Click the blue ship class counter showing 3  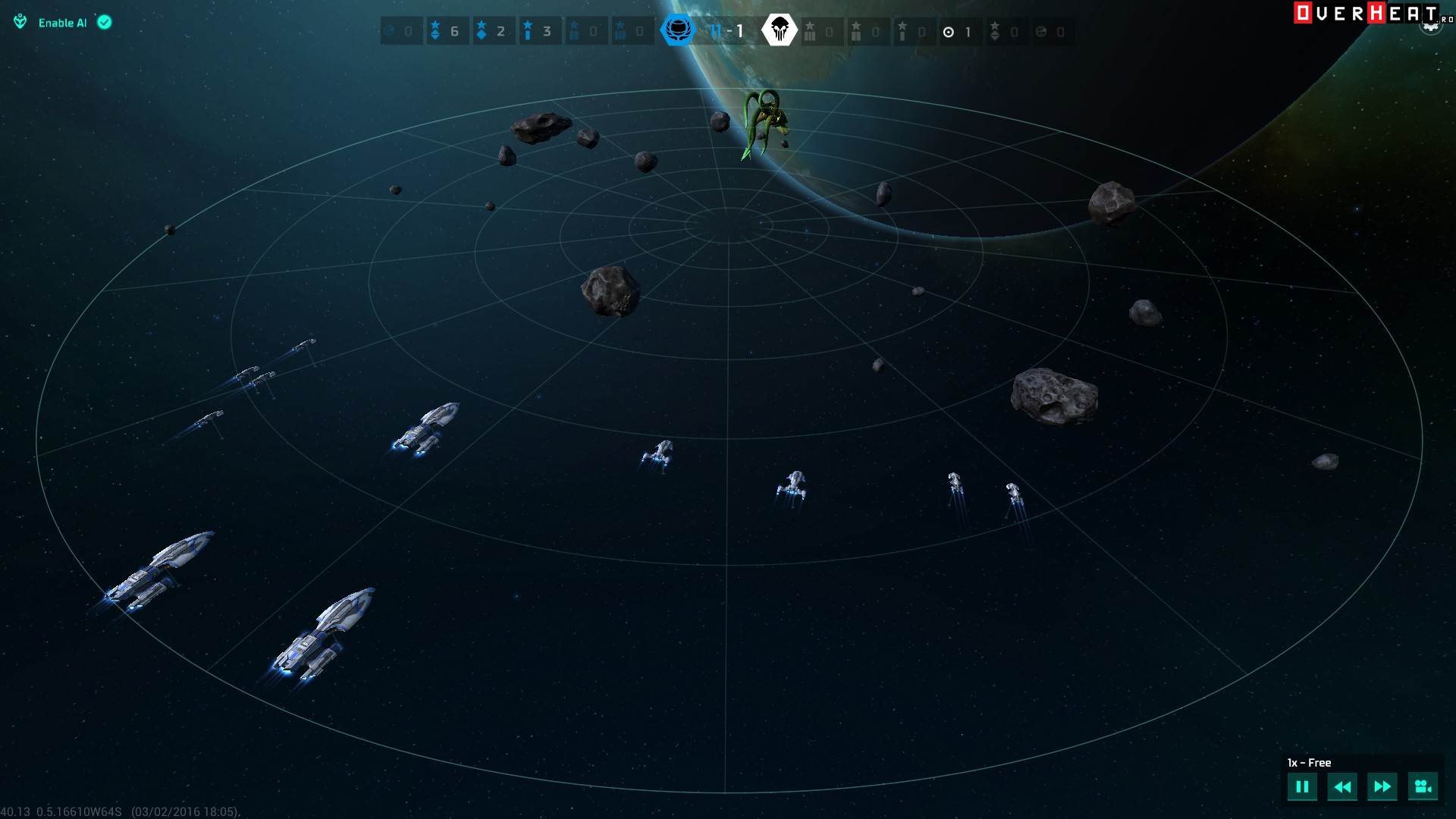538,31
